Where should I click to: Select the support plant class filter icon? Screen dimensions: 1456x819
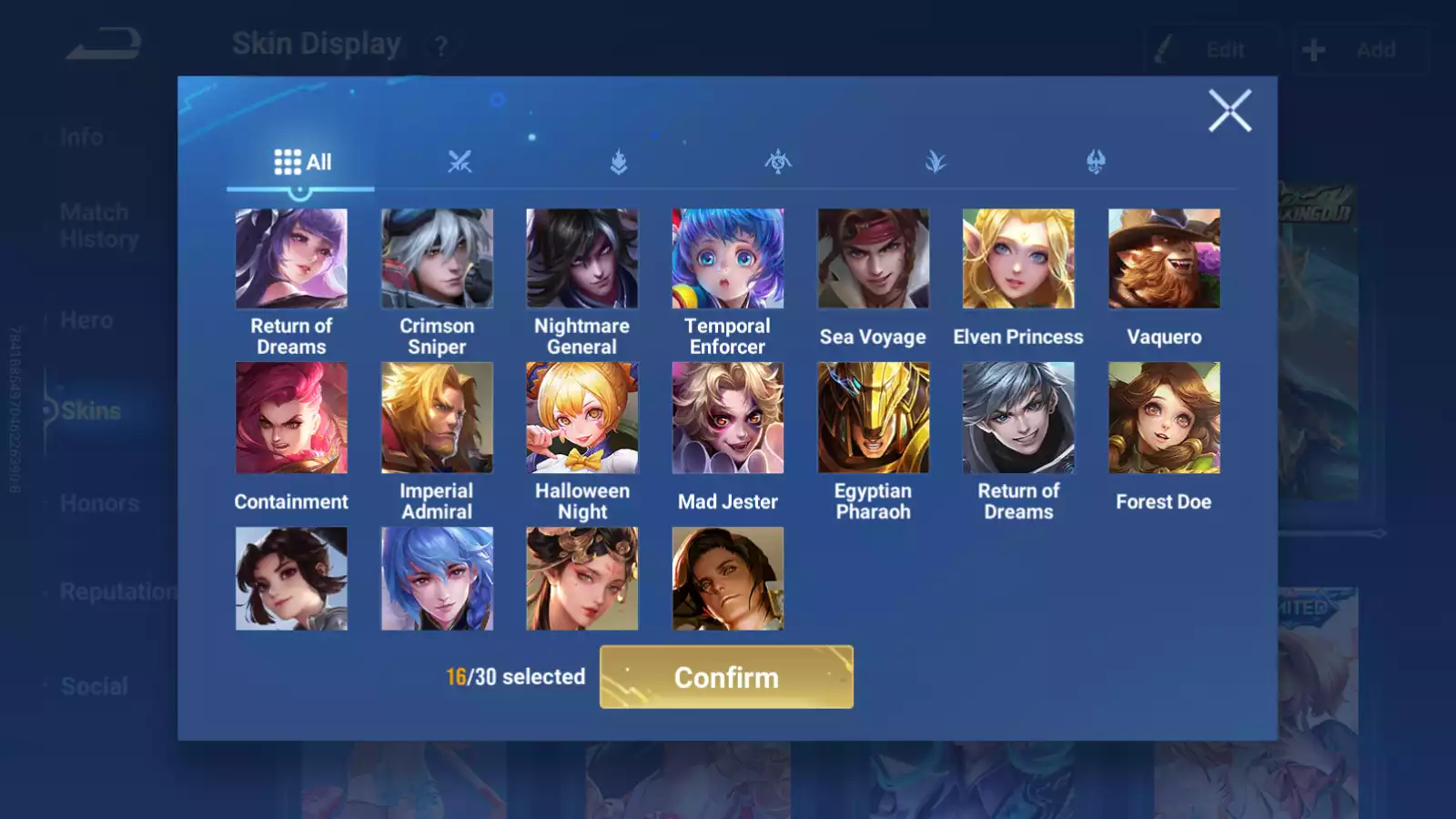935,162
